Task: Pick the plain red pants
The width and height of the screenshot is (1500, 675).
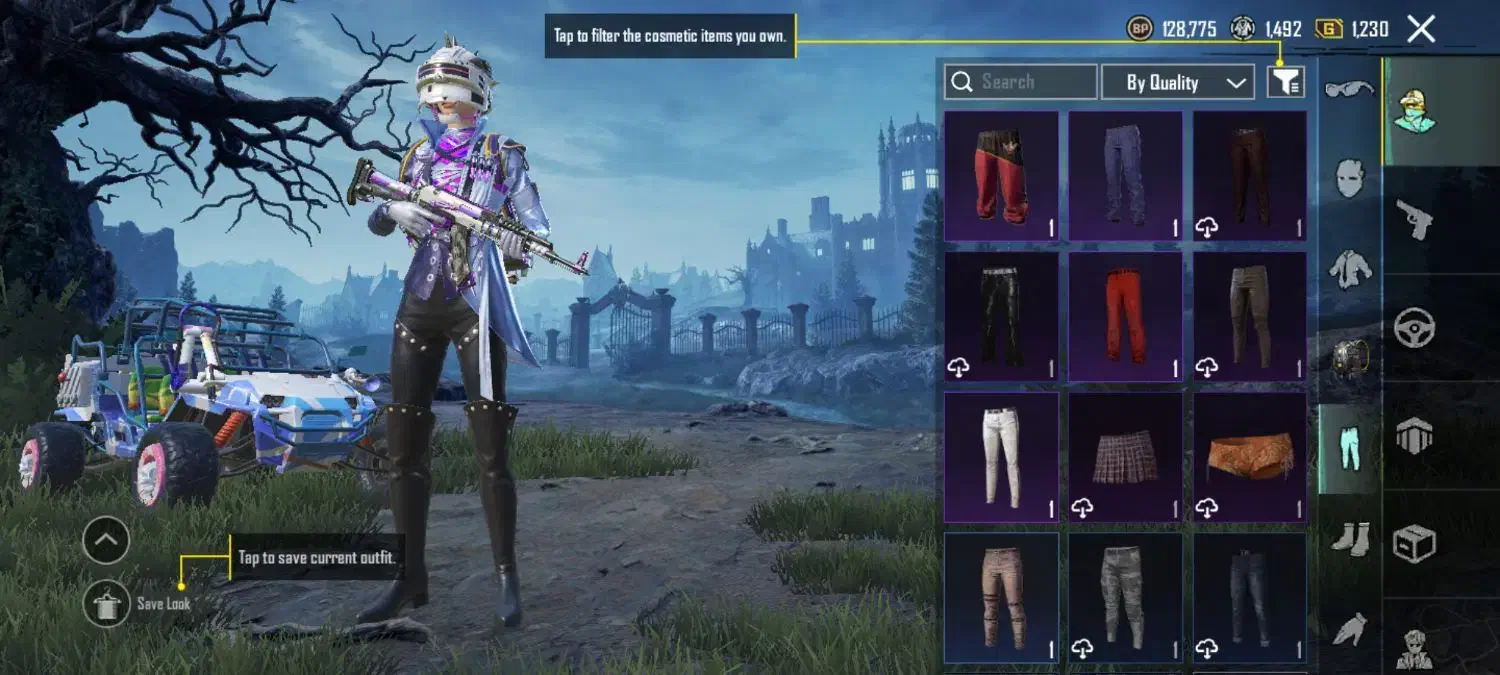Action: click(x=1125, y=316)
